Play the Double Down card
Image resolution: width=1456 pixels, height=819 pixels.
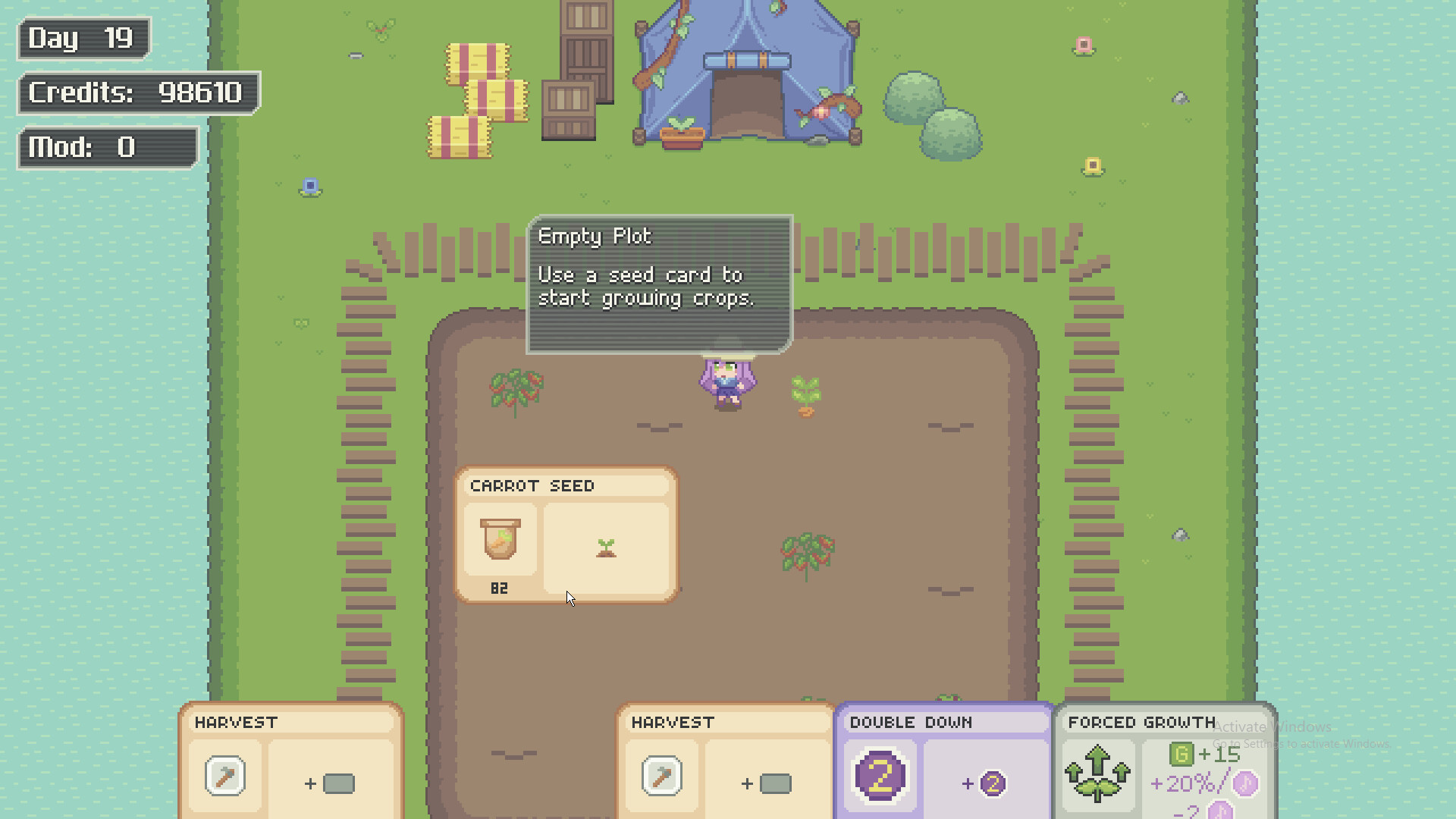pos(943,758)
